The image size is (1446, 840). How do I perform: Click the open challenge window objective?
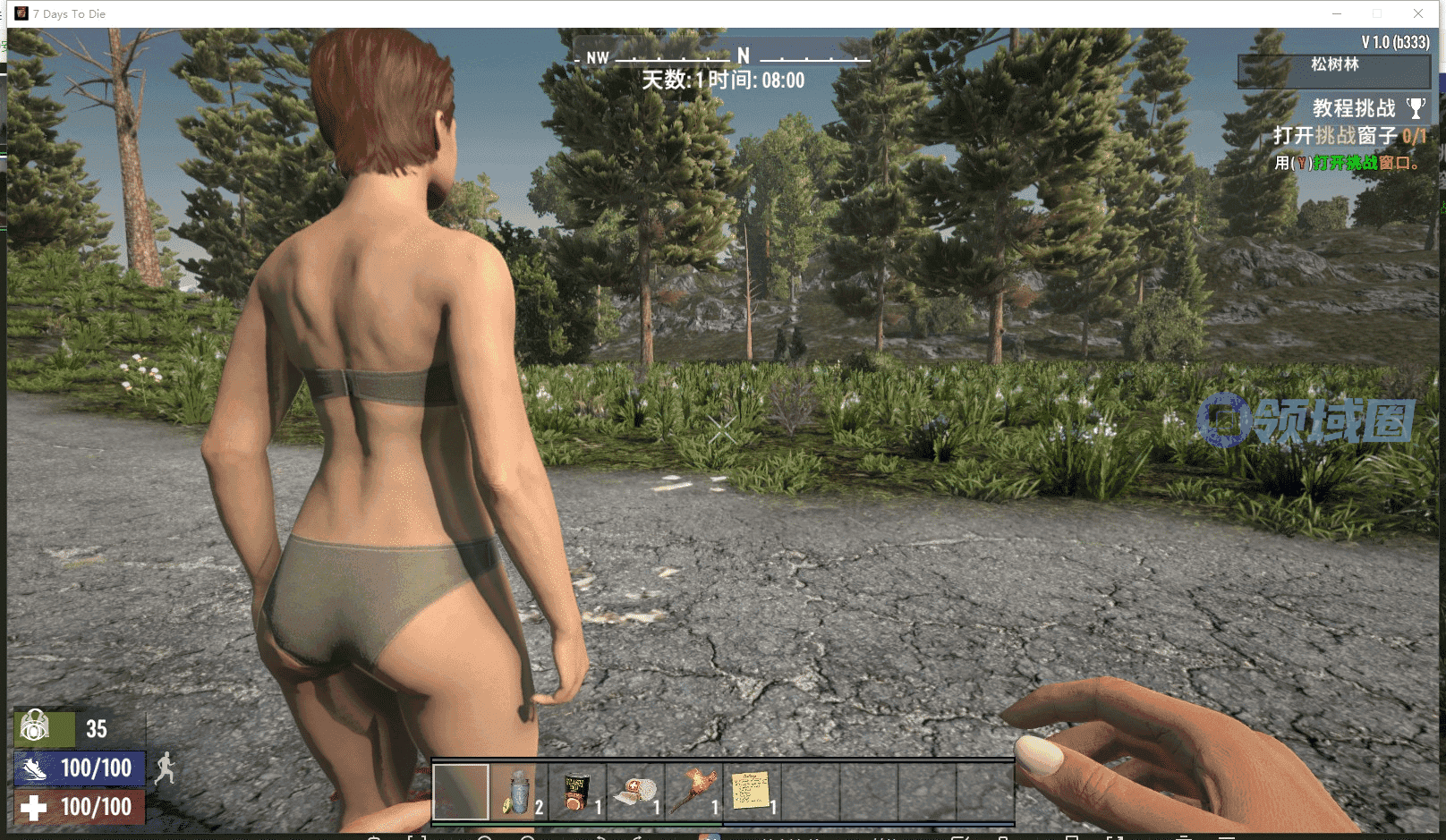click(1348, 136)
